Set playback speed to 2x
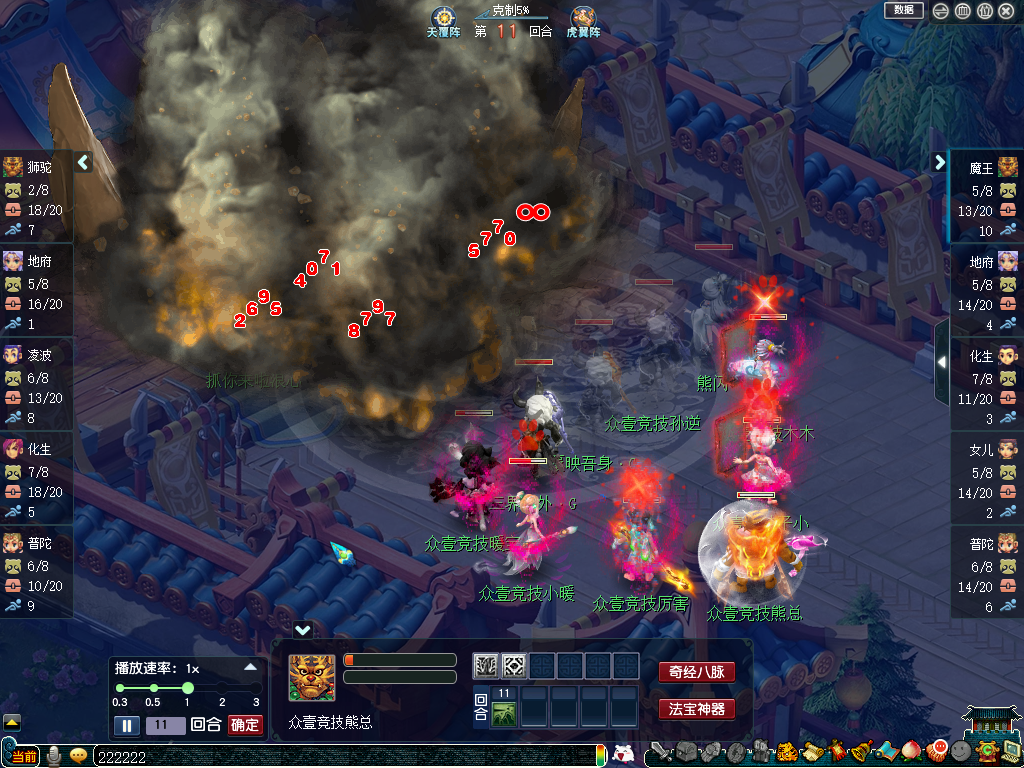Image resolution: width=1024 pixels, height=768 pixels. point(222,688)
